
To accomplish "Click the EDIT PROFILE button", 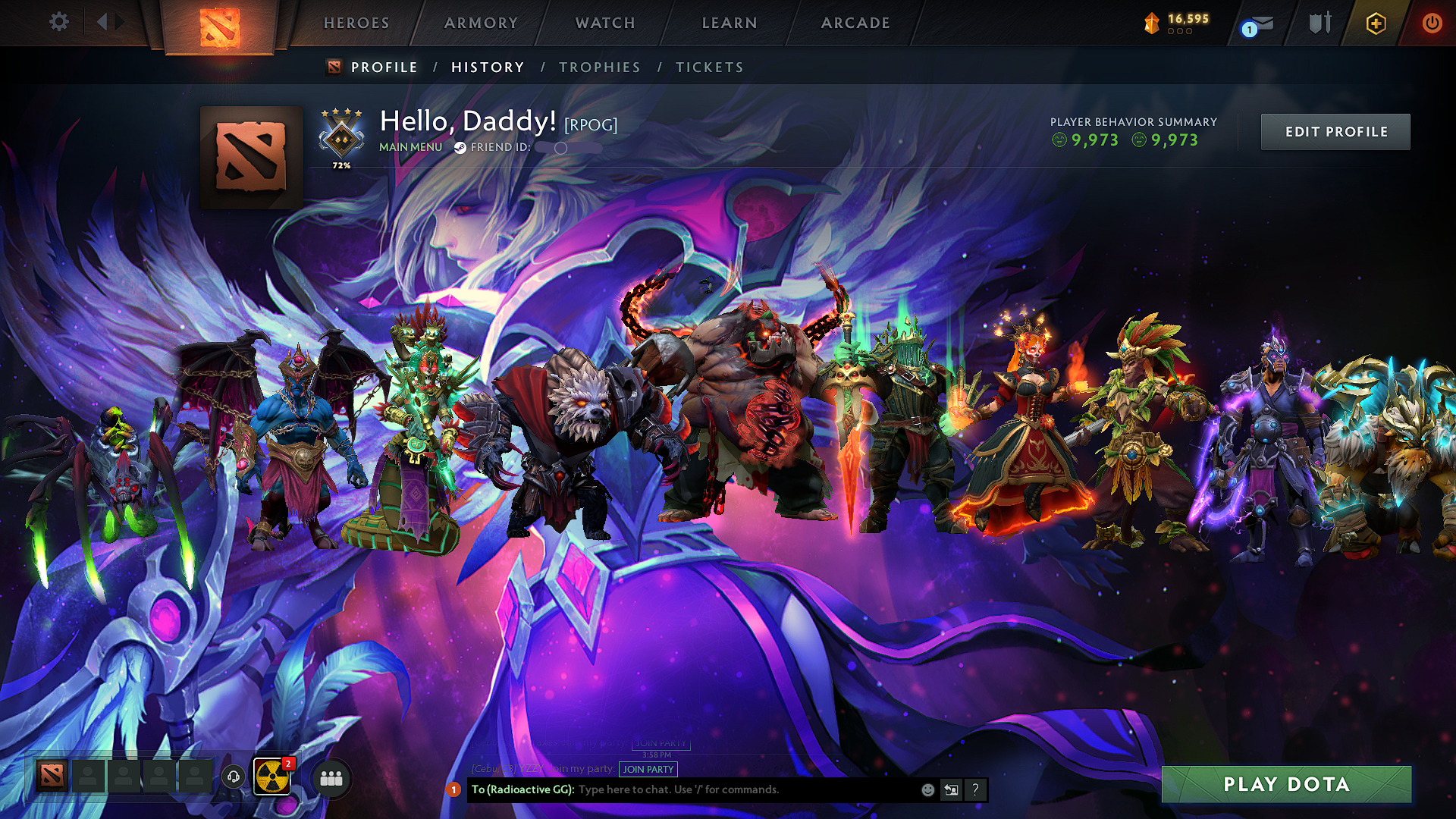I will (x=1335, y=131).
